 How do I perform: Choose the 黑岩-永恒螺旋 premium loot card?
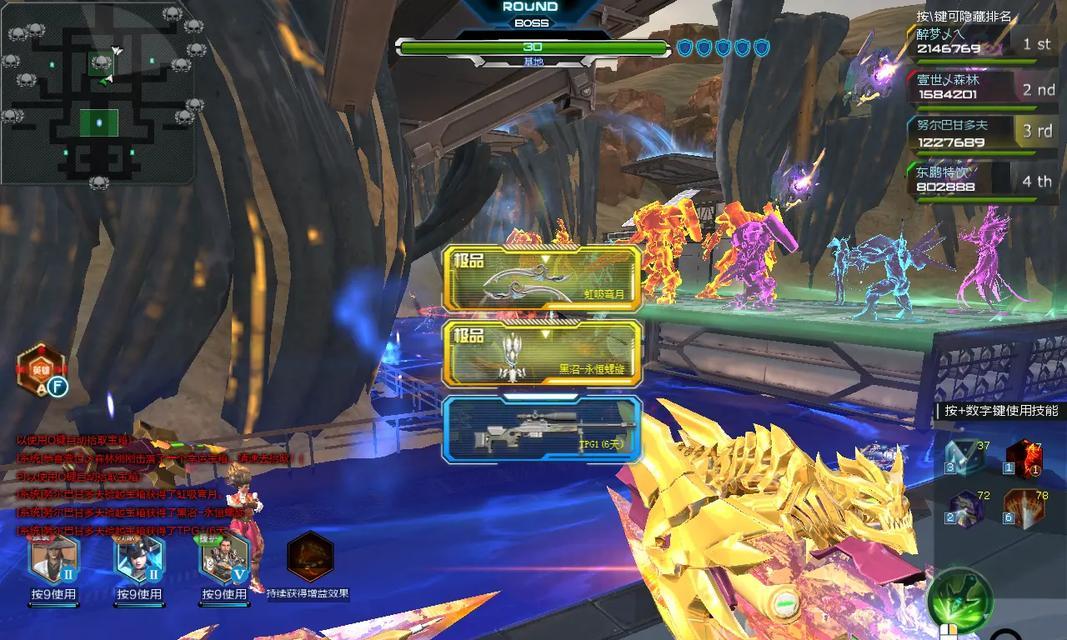tap(542, 353)
